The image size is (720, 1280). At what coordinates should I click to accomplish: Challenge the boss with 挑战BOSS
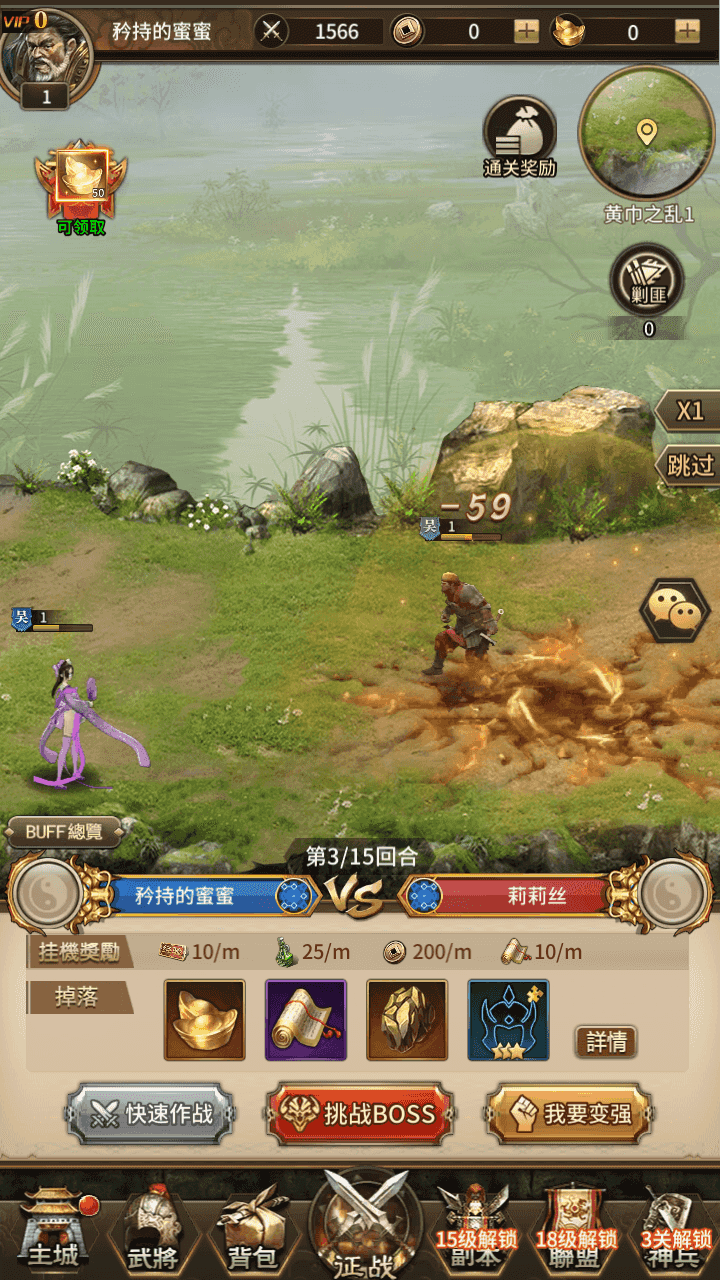pyautogui.click(x=360, y=1113)
